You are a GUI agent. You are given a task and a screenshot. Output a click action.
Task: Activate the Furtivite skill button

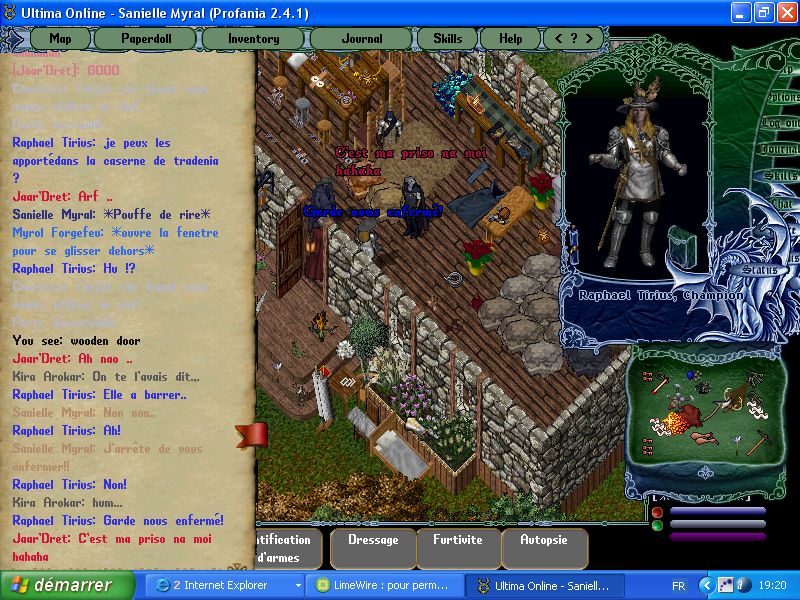[458, 541]
